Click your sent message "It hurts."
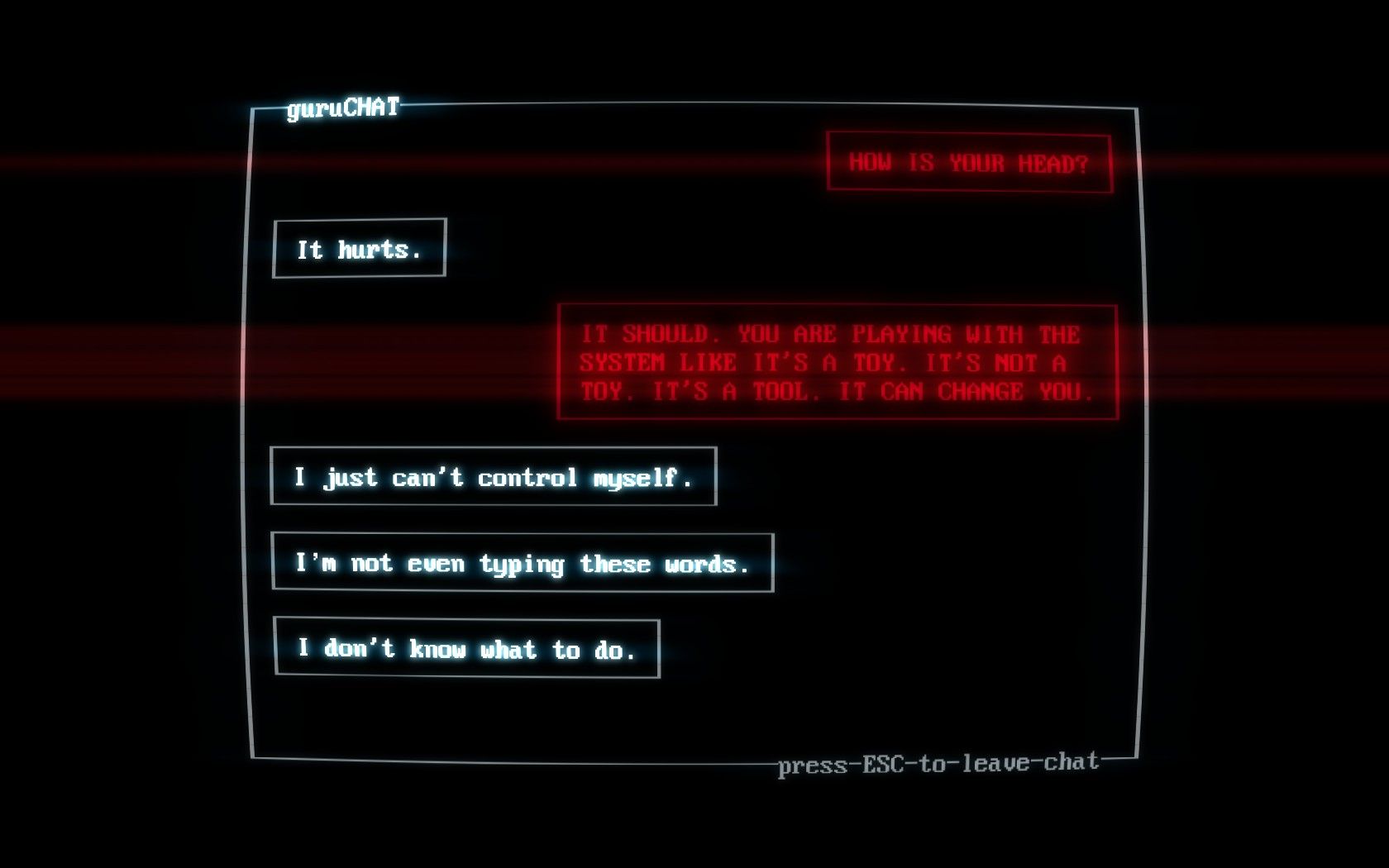1389x868 pixels. (359, 249)
